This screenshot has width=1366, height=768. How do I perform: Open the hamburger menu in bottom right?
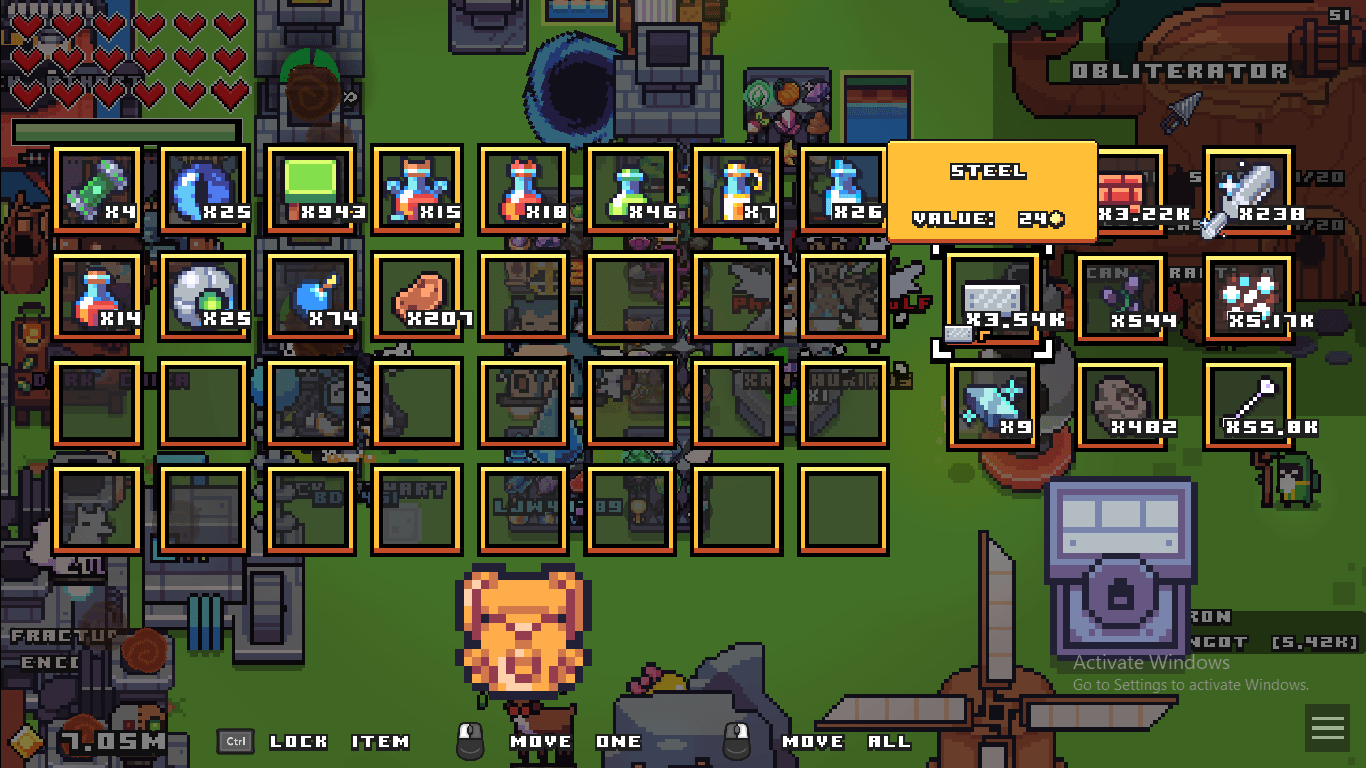1328,728
